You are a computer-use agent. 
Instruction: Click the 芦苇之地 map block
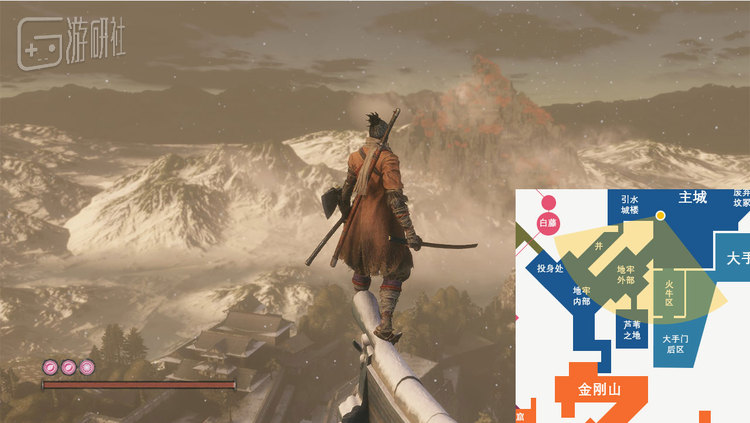(632, 329)
